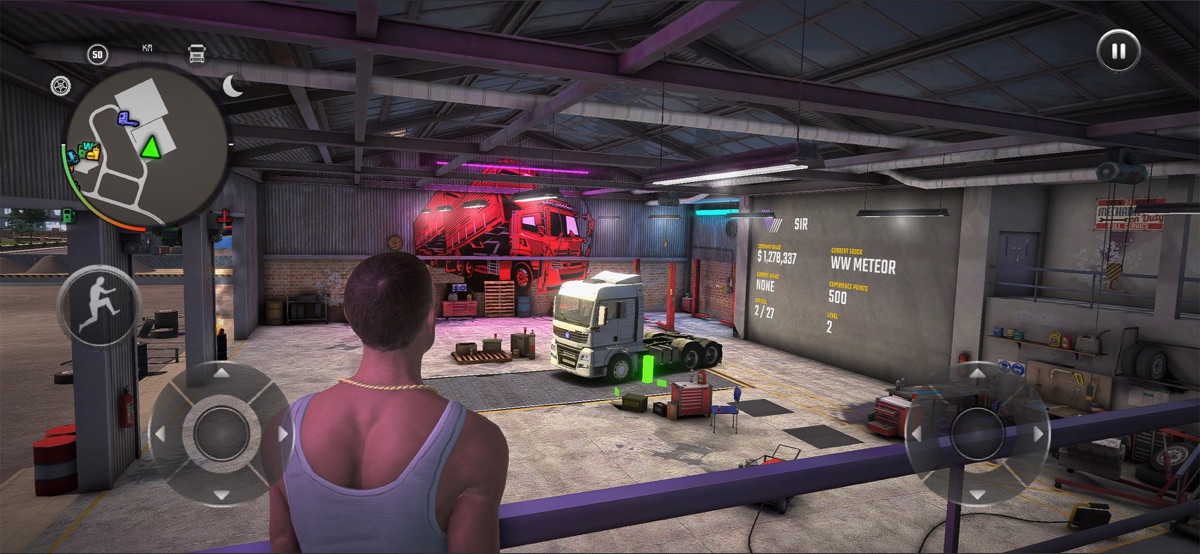Tap the right arrow on left movement joystick
1200x554 pixels.
pyautogui.click(x=283, y=434)
